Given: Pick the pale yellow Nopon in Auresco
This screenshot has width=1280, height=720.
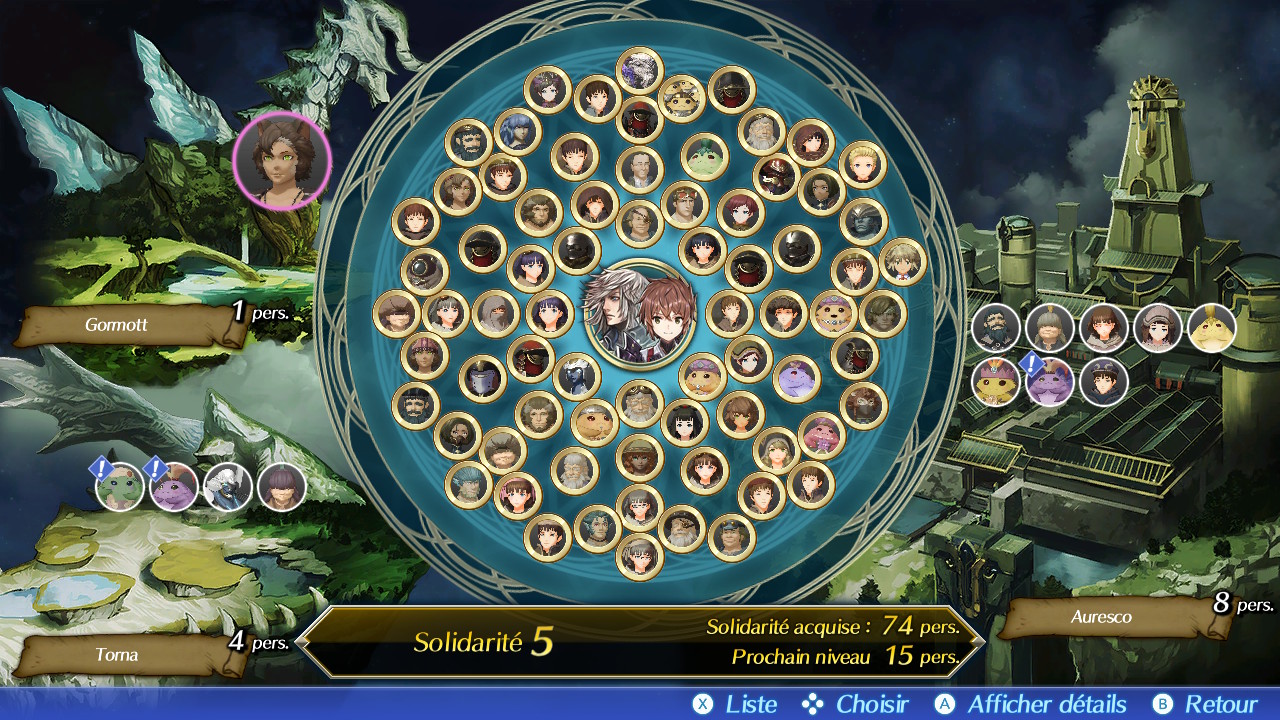Looking at the screenshot, I should (x=1212, y=328).
